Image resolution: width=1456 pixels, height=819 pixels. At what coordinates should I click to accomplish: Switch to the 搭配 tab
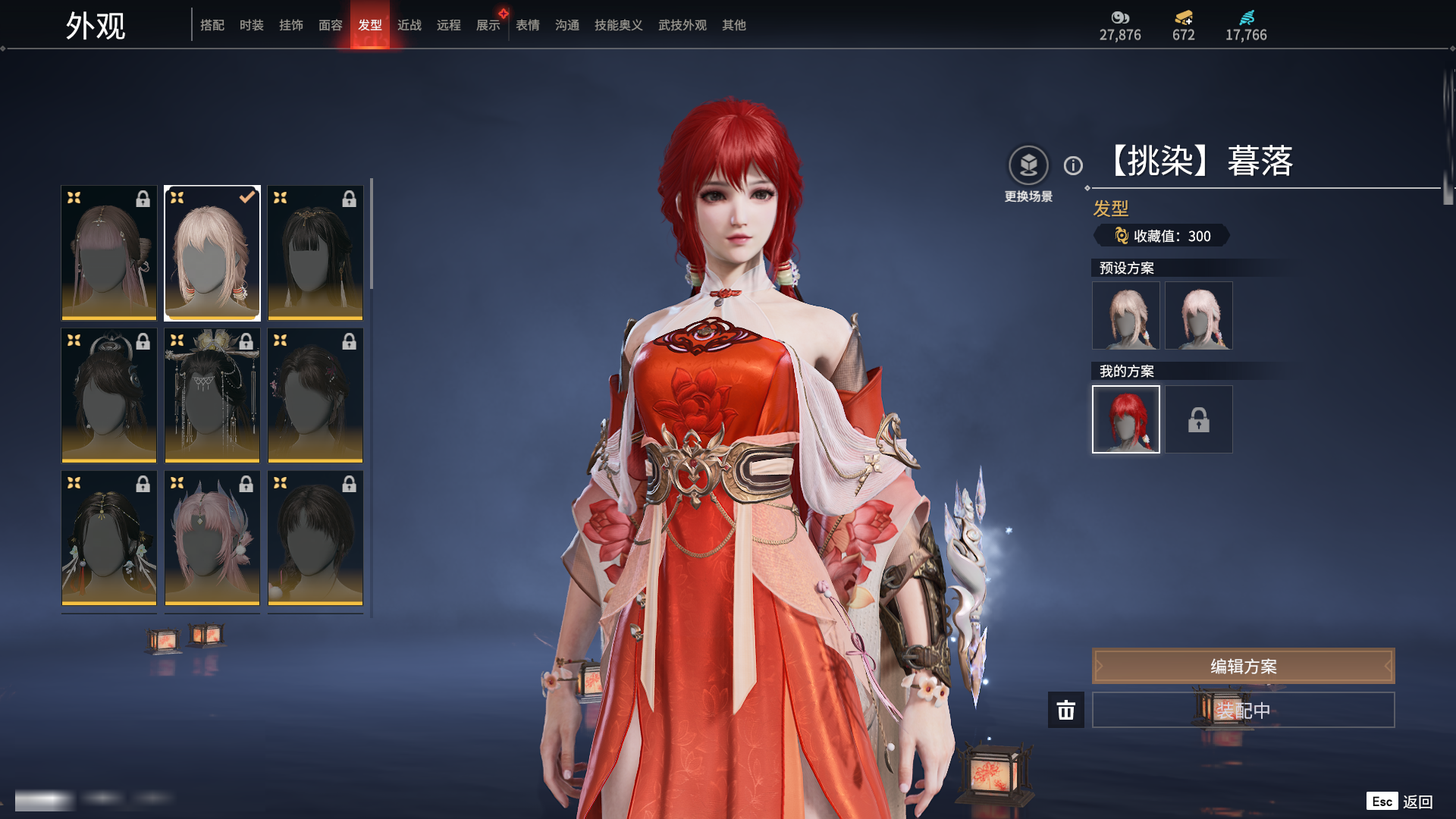coord(212,25)
